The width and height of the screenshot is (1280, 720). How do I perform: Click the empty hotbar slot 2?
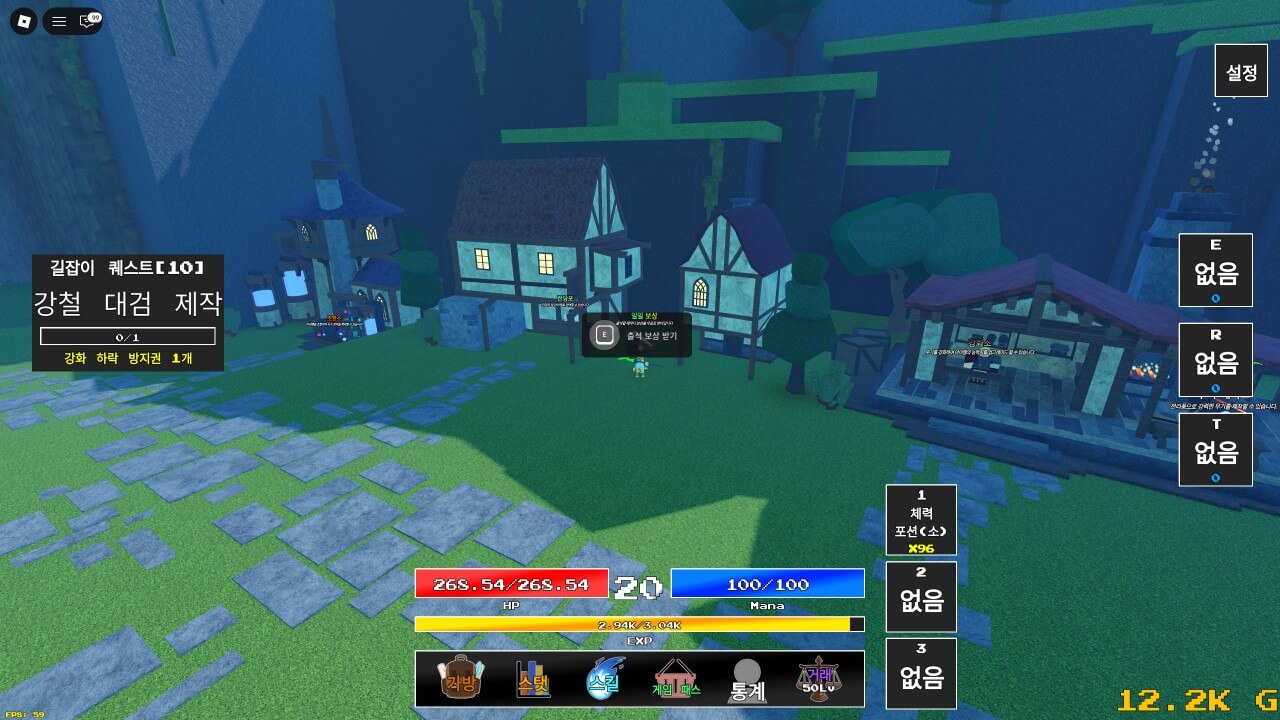(x=921, y=596)
